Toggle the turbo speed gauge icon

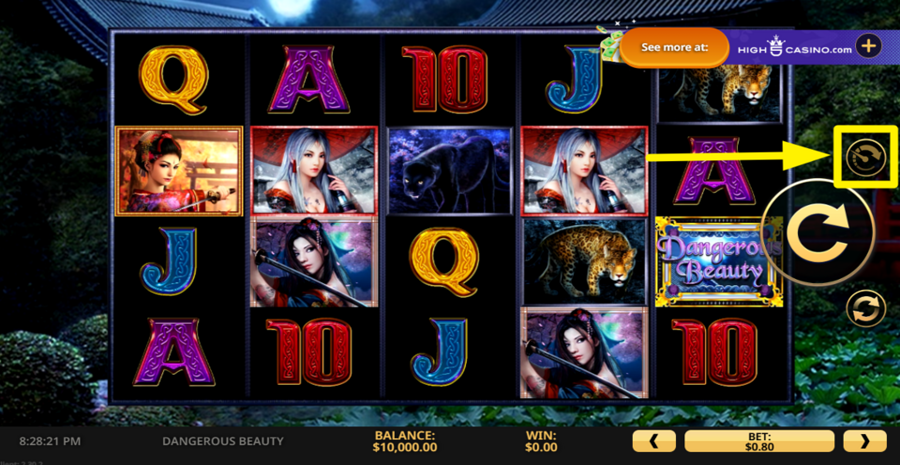pyautogui.click(x=865, y=157)
